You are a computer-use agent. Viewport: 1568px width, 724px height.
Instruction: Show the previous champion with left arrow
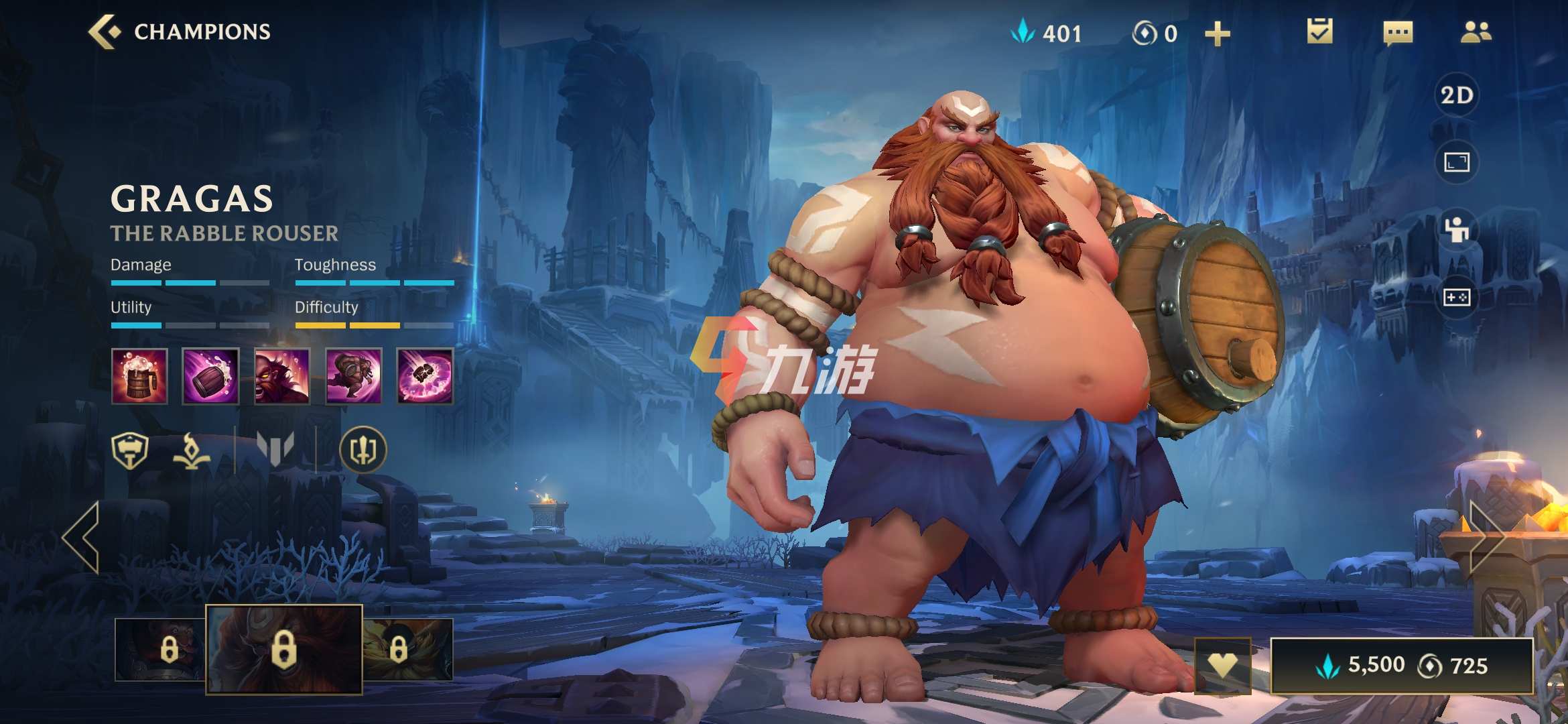[82, 537]
